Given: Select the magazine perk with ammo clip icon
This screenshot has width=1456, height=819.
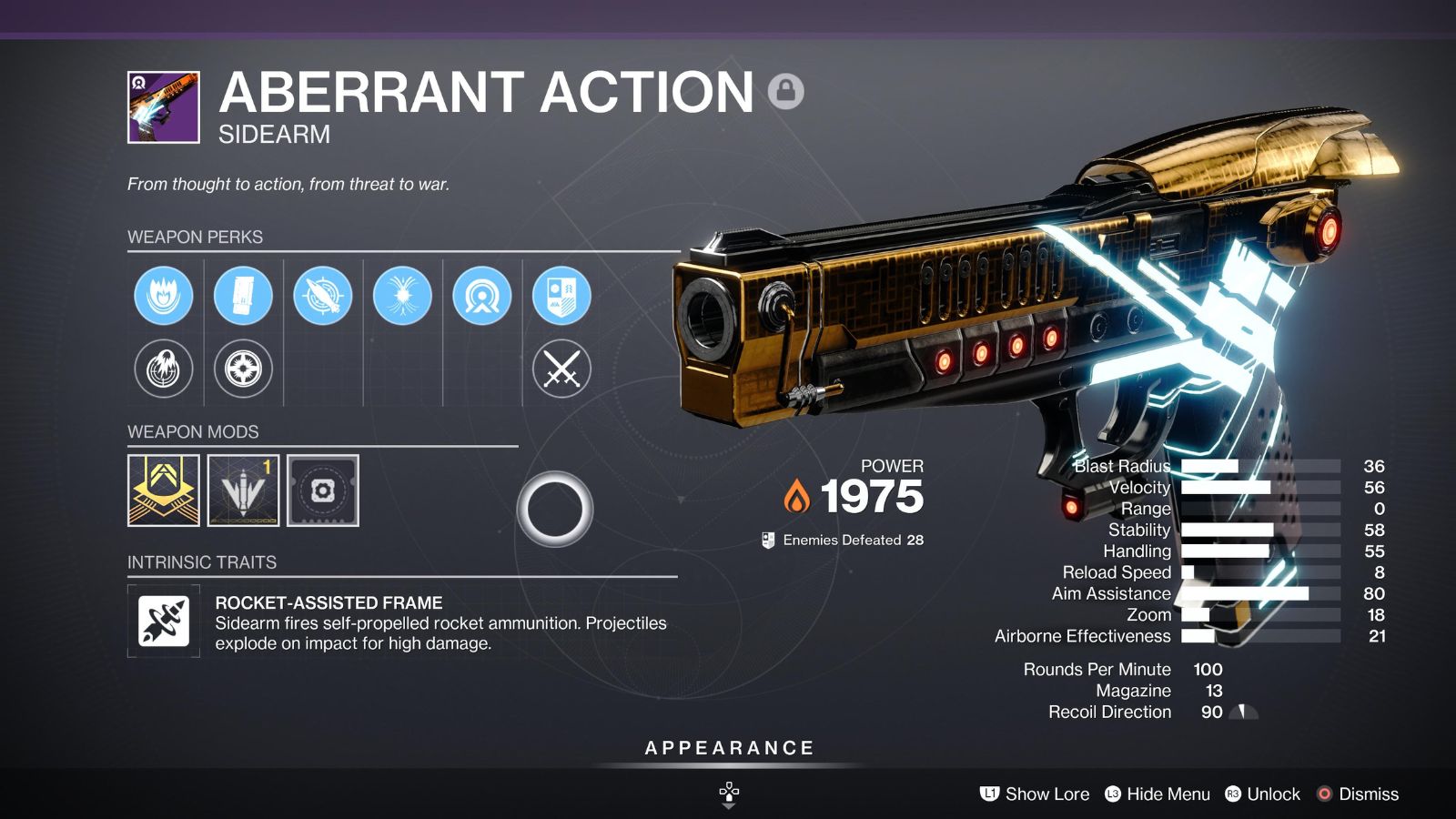Looking at the screenshot, I should point(243,296).
